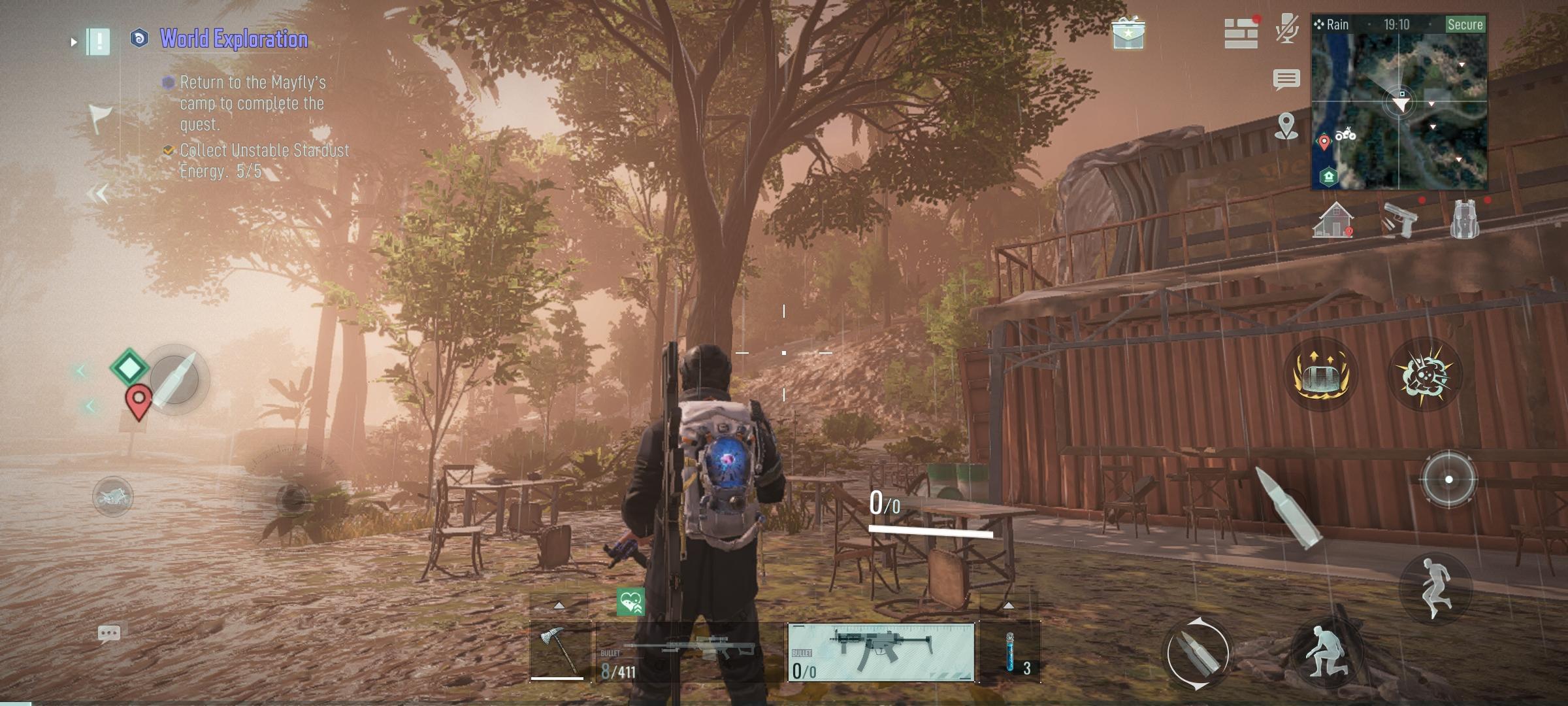Viewport: 1568px width, 706px height.
Task: Activate the explosion skill ability
Action: click(x=1425, y=375)
